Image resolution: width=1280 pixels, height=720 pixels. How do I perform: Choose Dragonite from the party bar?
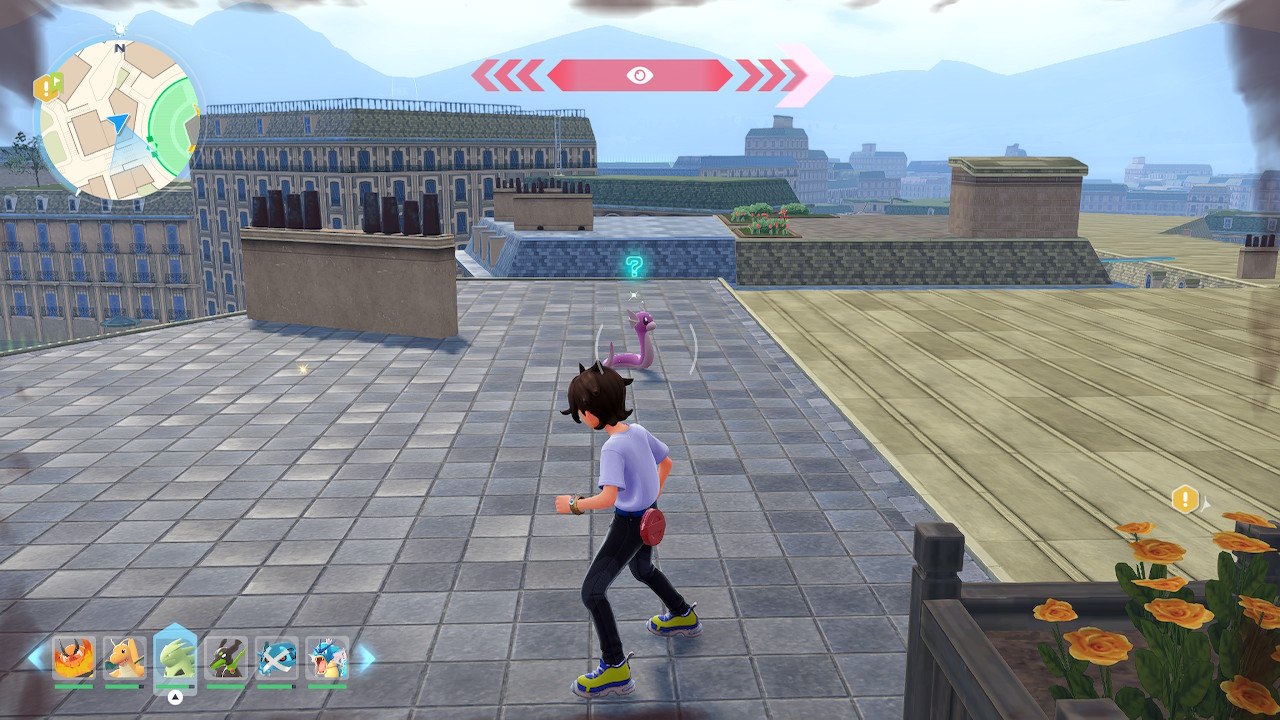click(124, 658)
